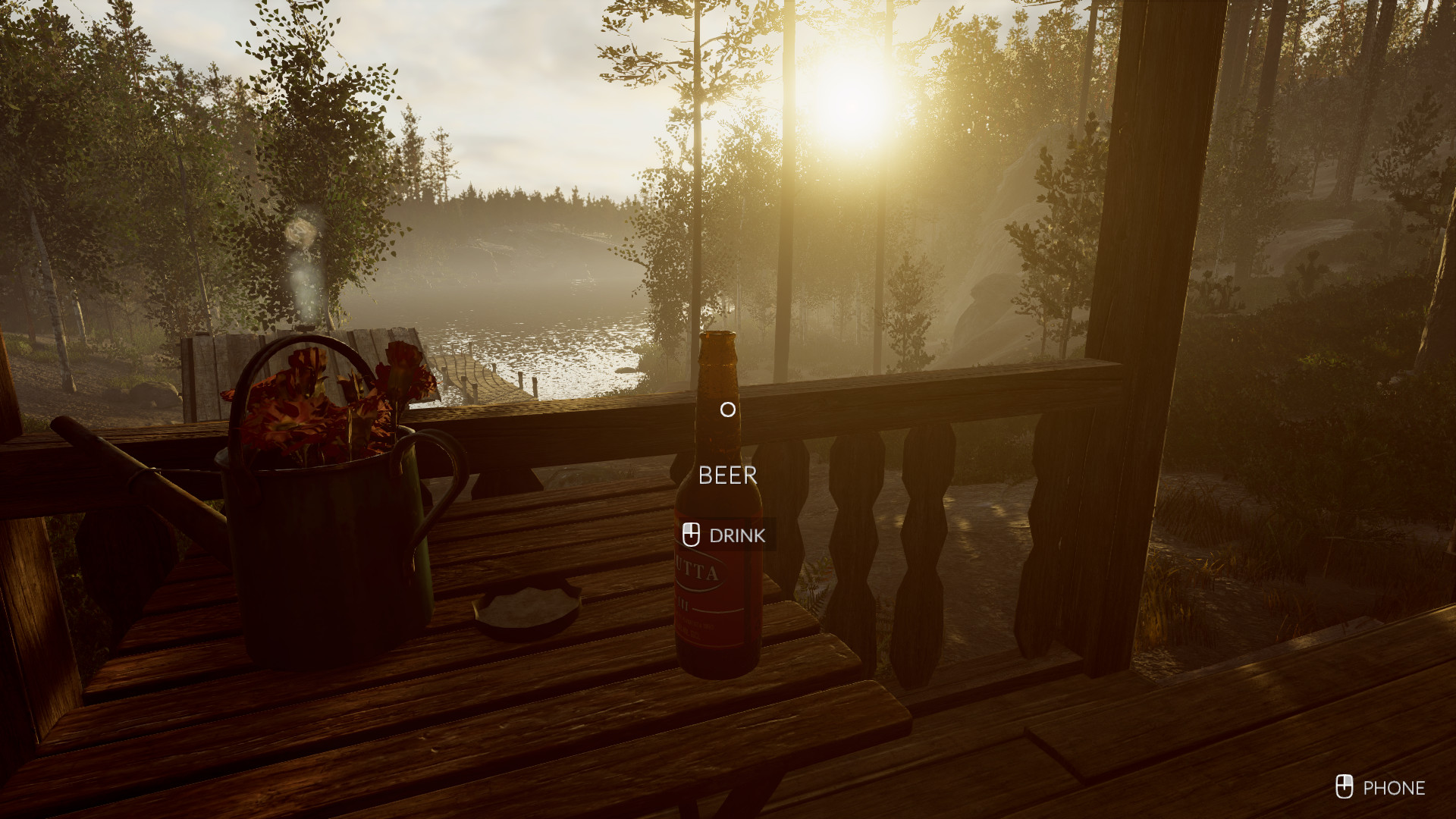Click the BEER item name label
Image resolution: width=1456 pixels, height=819 pixels.
(x=728, y=475)
